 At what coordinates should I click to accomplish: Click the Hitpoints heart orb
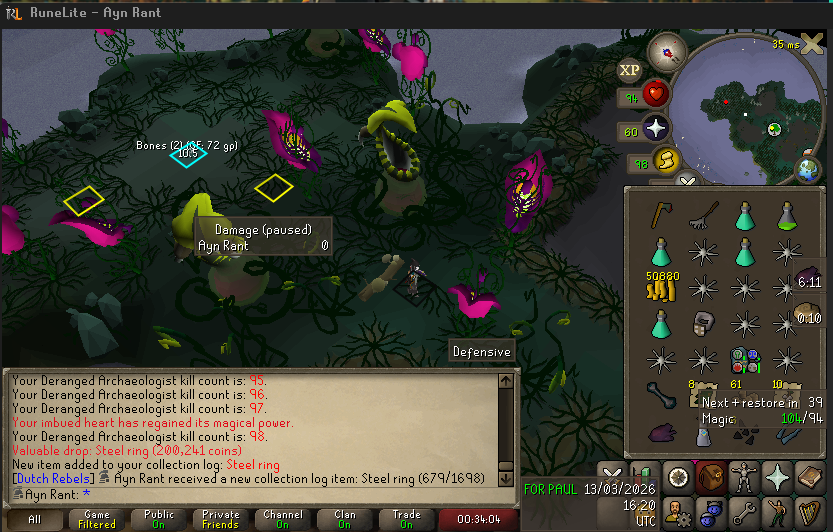tap(656, 95)
